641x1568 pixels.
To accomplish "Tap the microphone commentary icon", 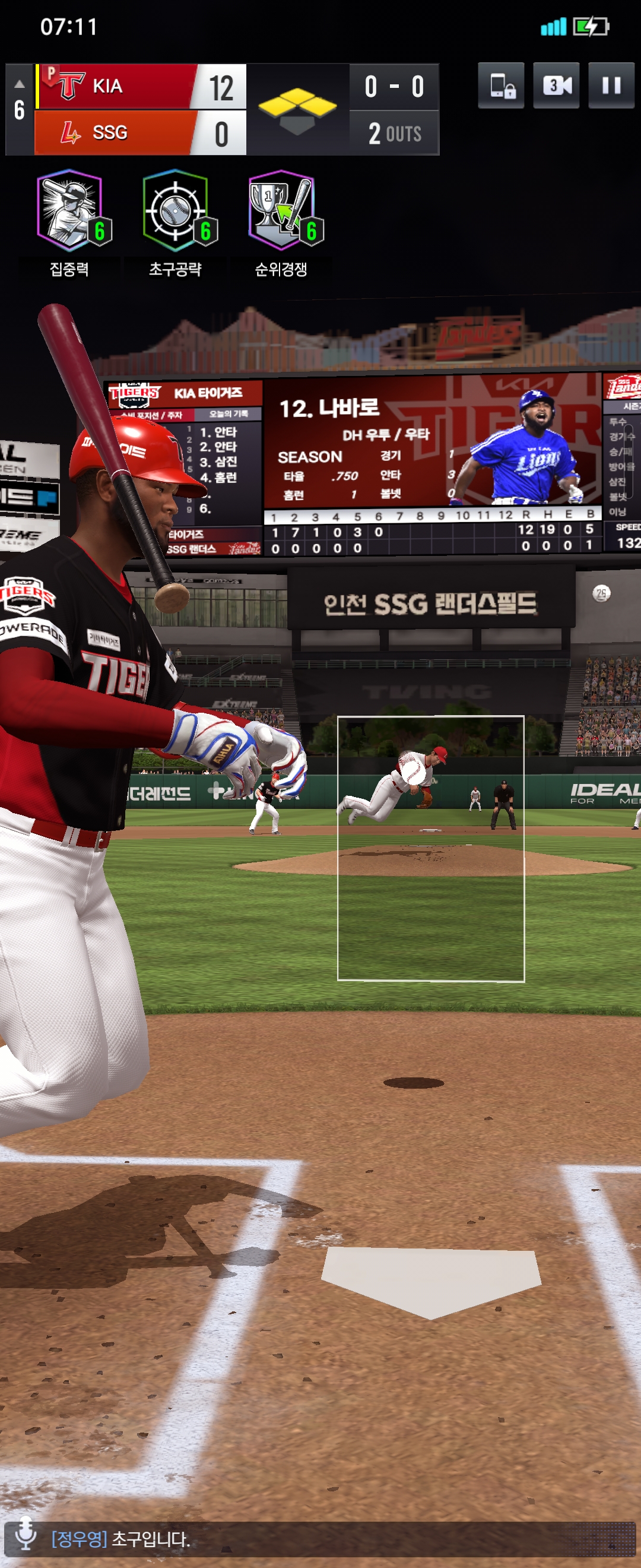I will 26,1533.
